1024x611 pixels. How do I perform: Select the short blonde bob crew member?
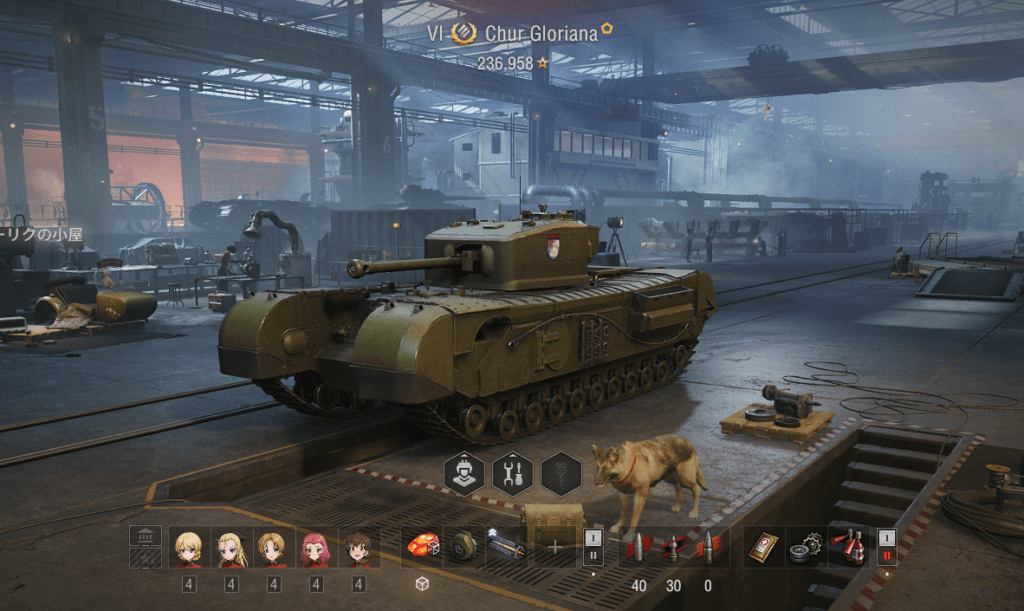tap(188, 548)
